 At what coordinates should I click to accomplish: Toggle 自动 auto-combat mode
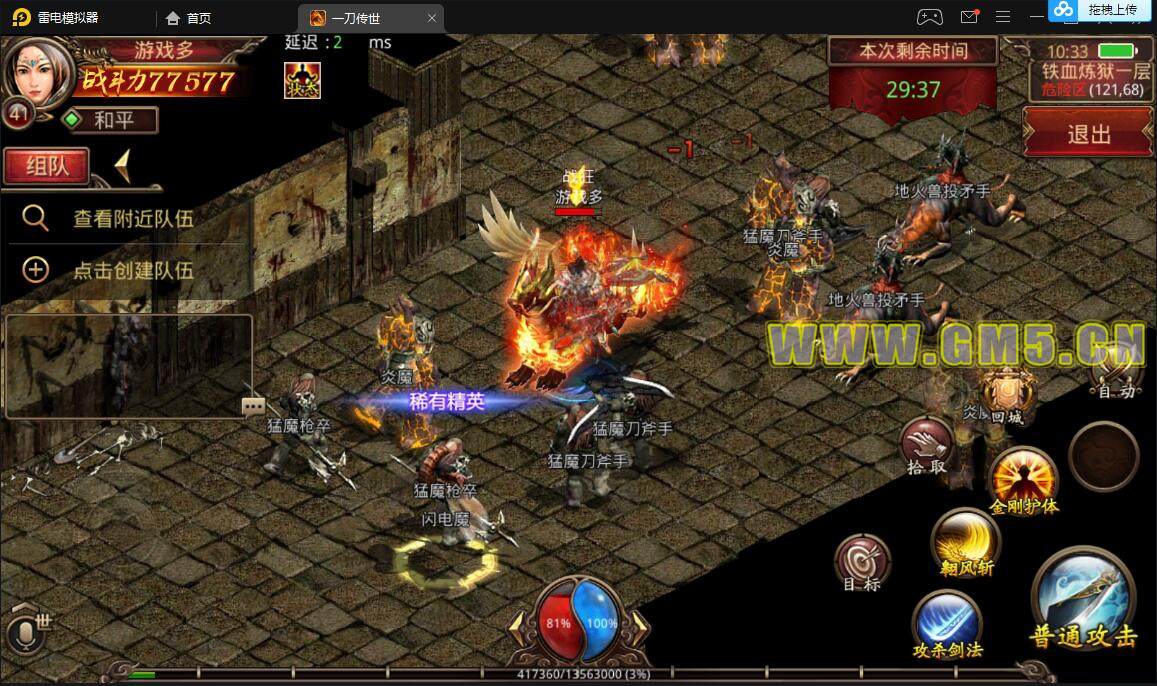[x=1116, y=372]
